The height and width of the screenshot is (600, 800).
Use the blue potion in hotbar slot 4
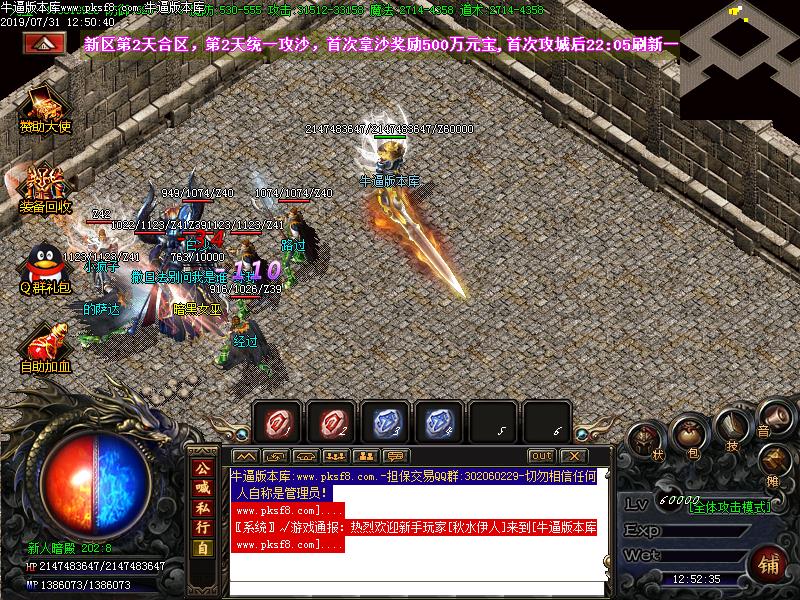tap(439, 422)
